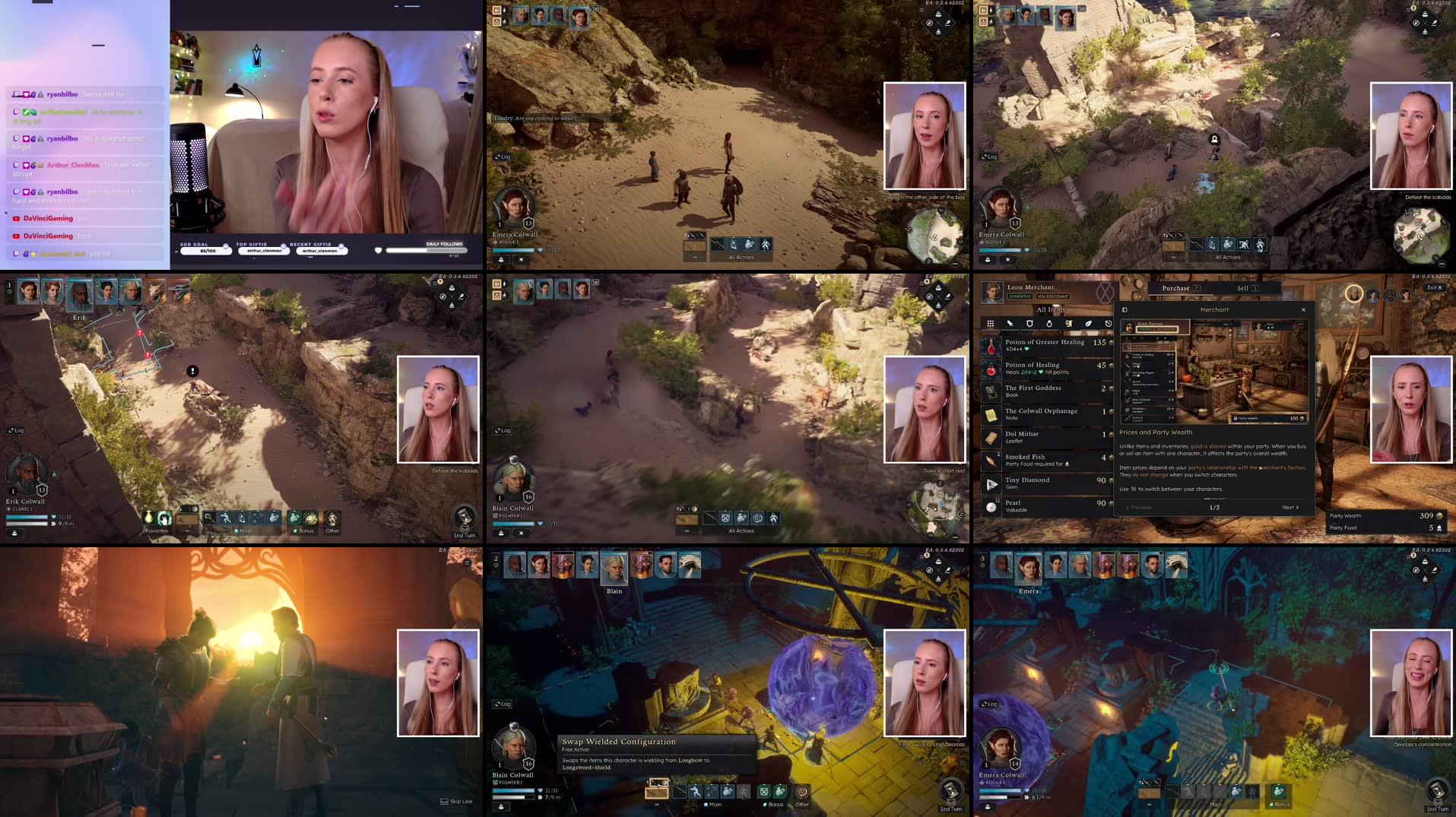Screen dimensions: 1456x817
Task: Select the ring accessories filter in merchant inventory
Action: [1050, 323]
